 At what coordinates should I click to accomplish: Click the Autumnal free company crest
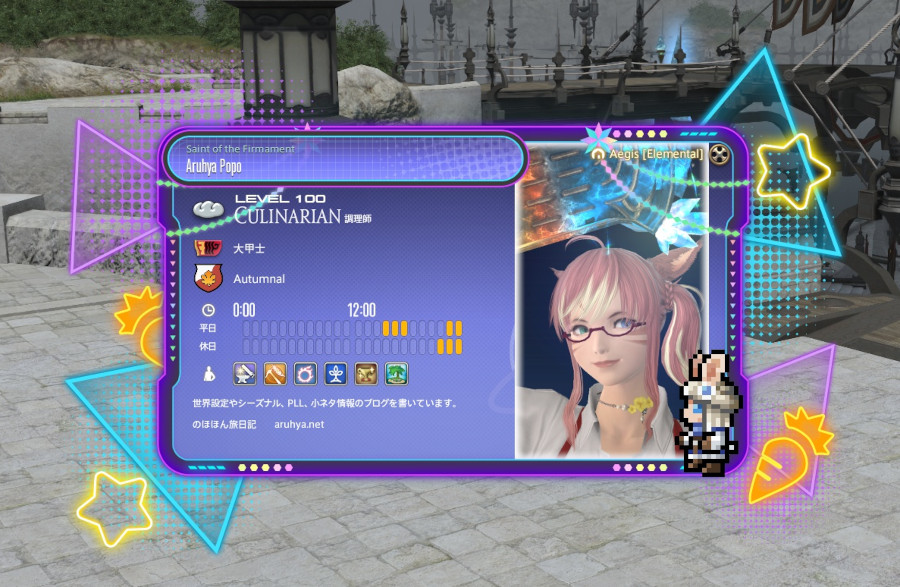tap(208, 278)
